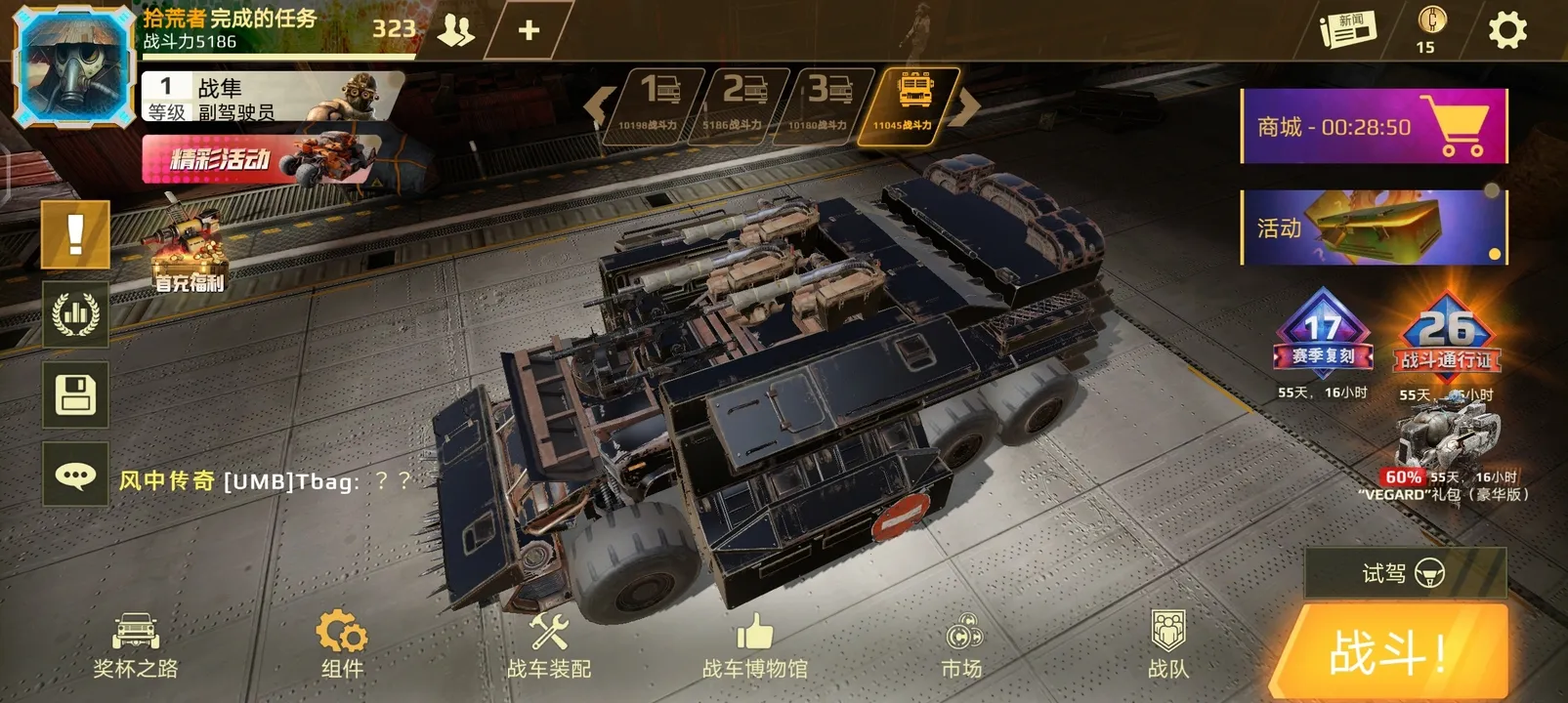1568x703 pixels.
Task: Open the 战队 clan menu
Action: [1168, 646]
